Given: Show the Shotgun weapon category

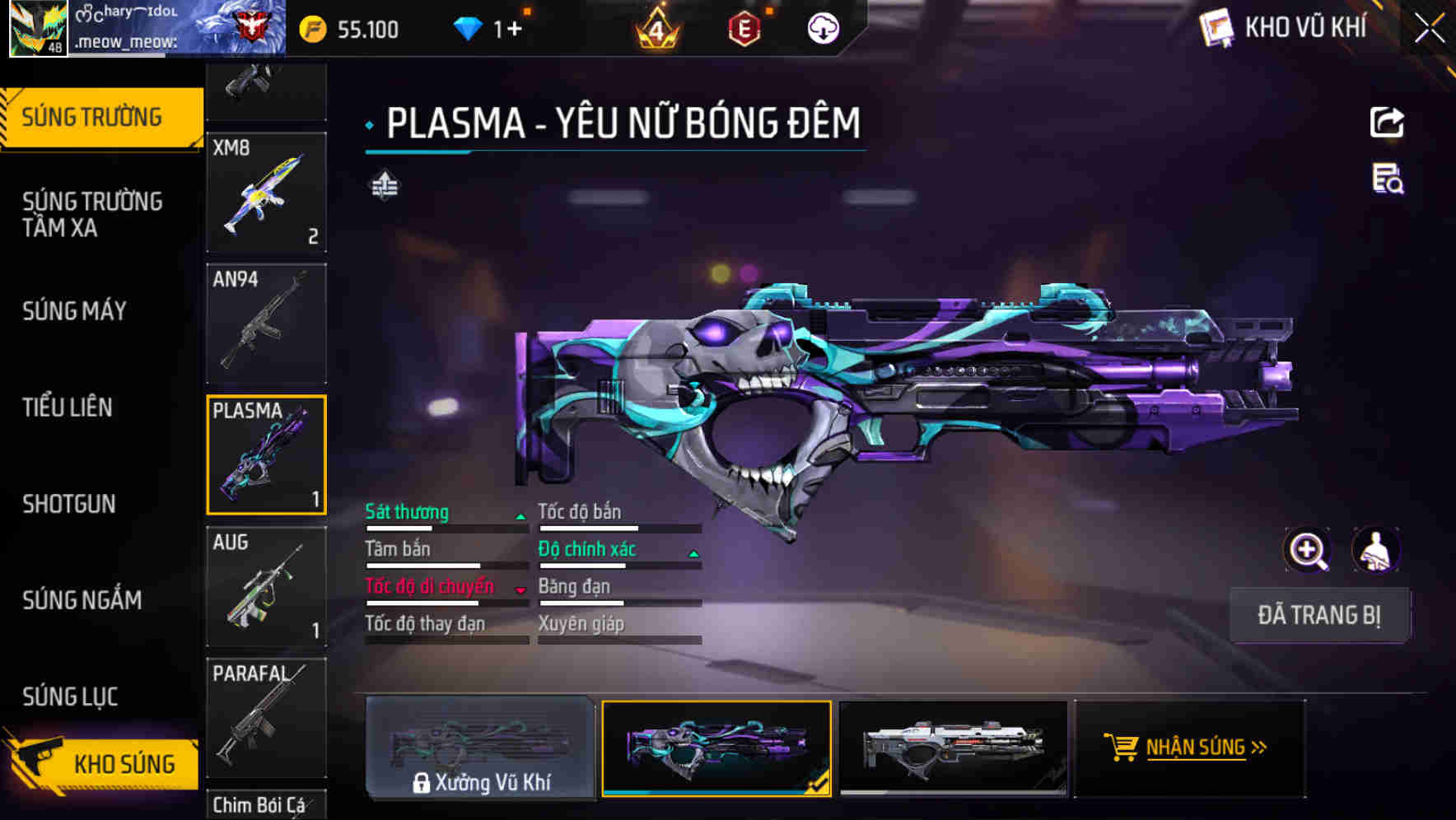Looking at the screenshot, I should coord(69,504).
